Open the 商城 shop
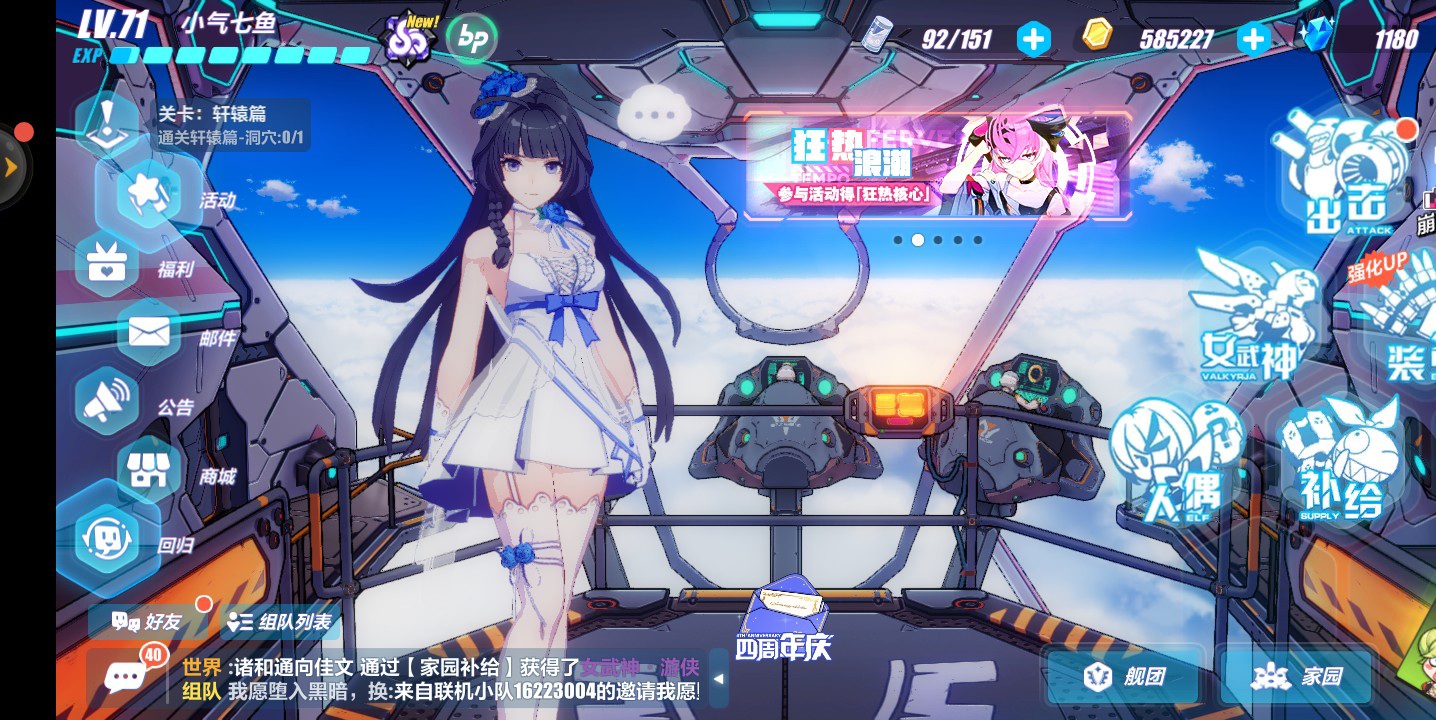Viewport: 1436px width, 720px height. point(150,472)
